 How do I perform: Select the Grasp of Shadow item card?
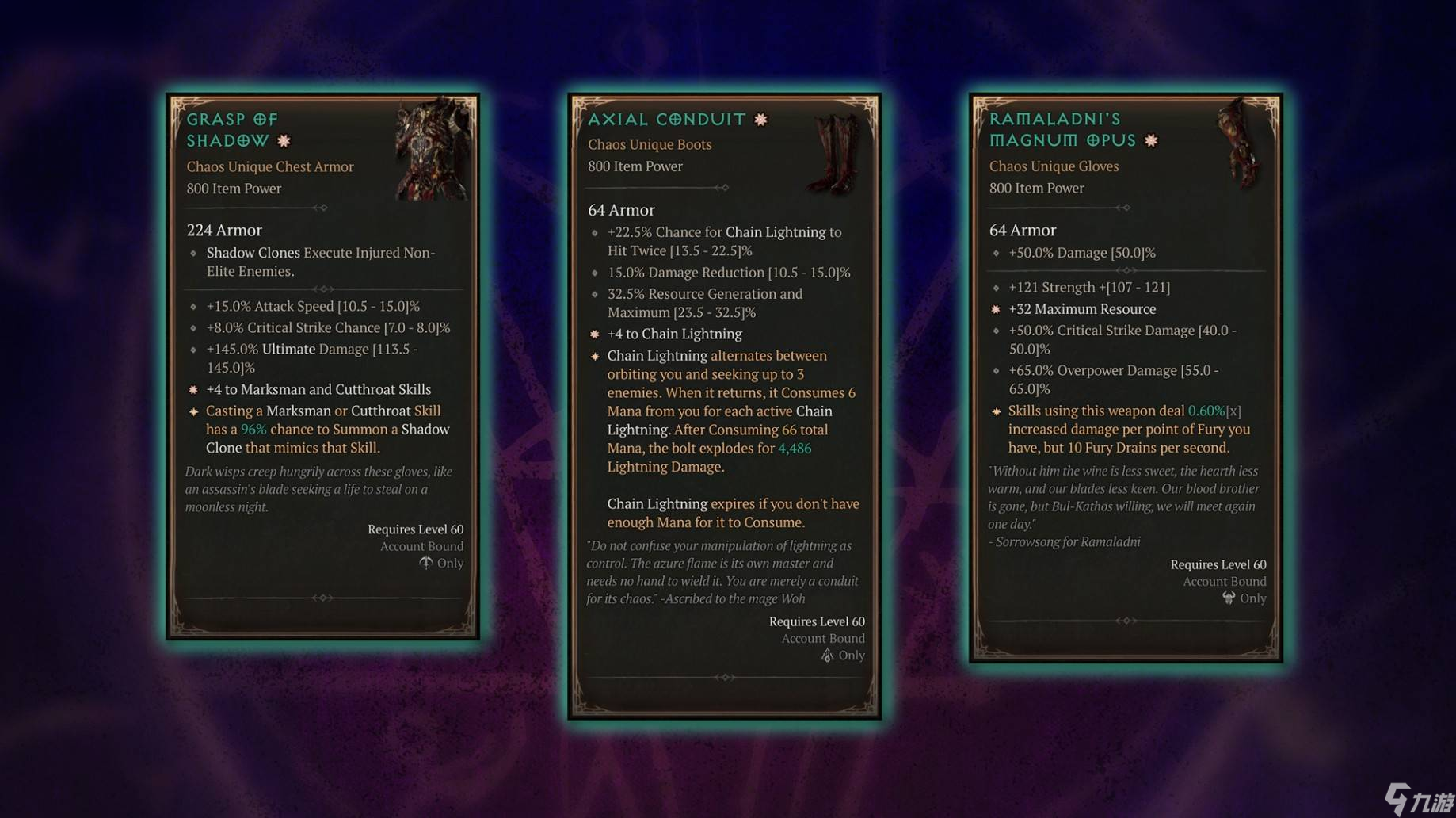tap(322, 366)
